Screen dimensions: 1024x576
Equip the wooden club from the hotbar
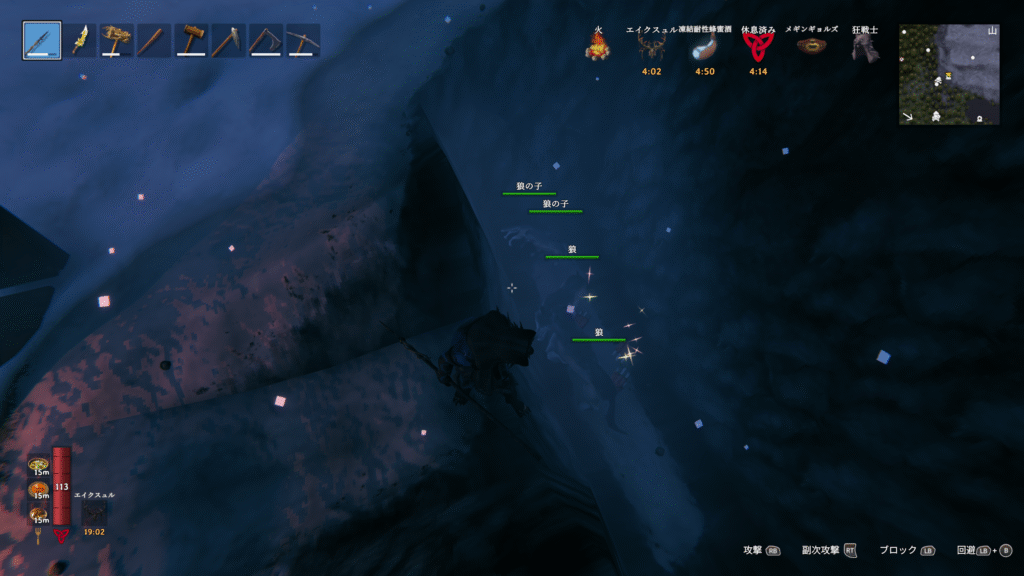154,41
